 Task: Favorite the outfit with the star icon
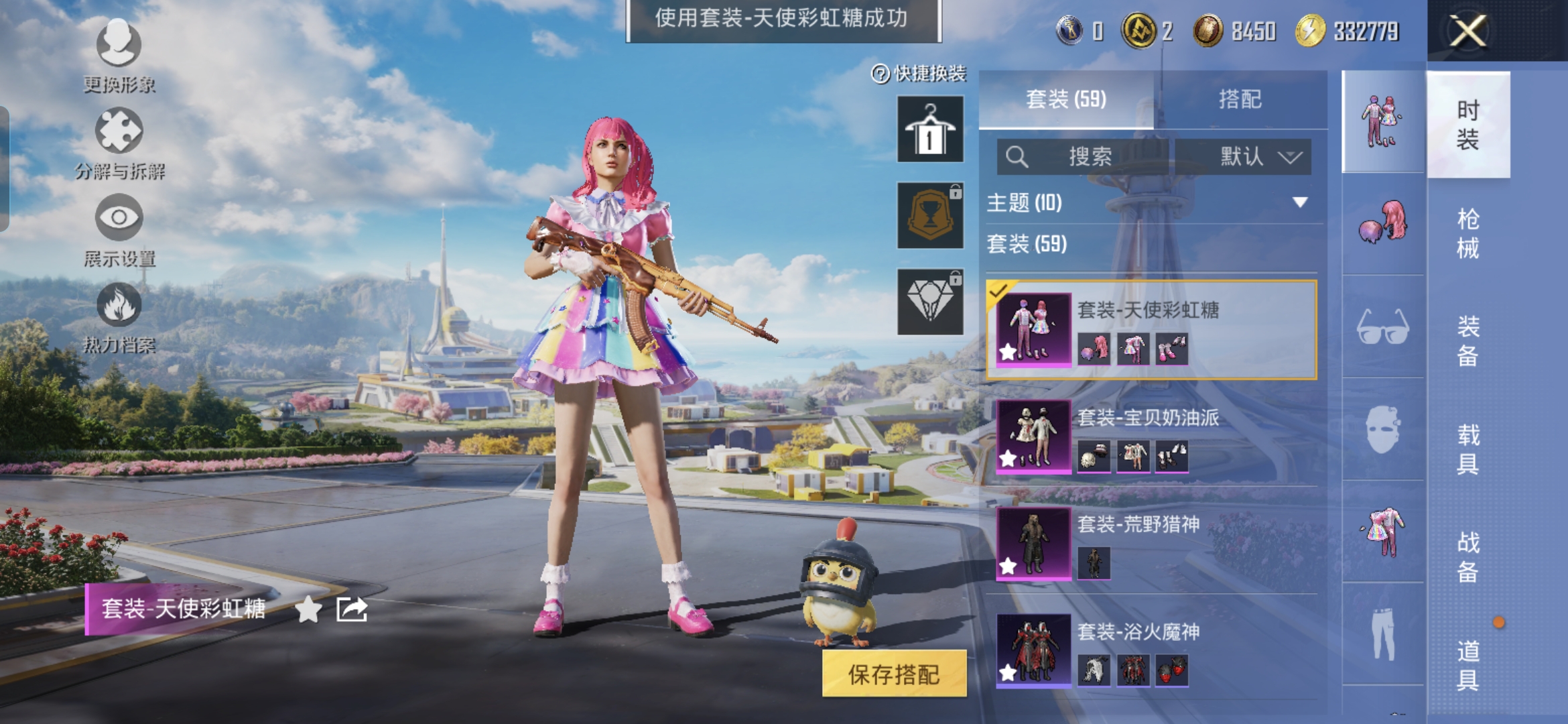point(308,609)
